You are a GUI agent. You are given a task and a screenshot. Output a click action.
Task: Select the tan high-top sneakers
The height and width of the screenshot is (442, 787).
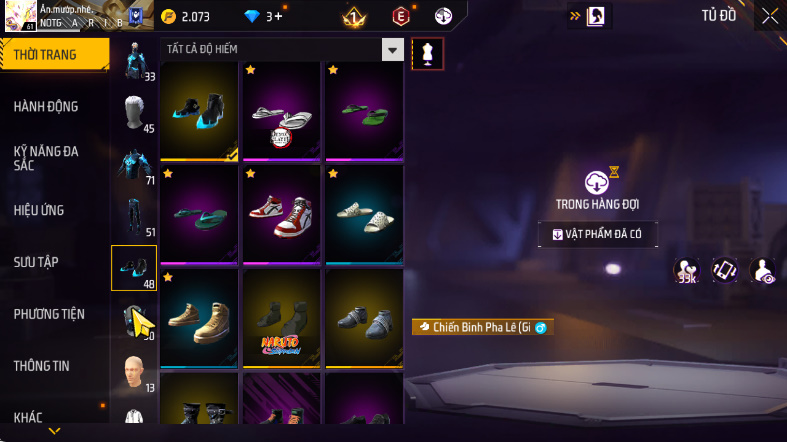(x=199, y=316)
